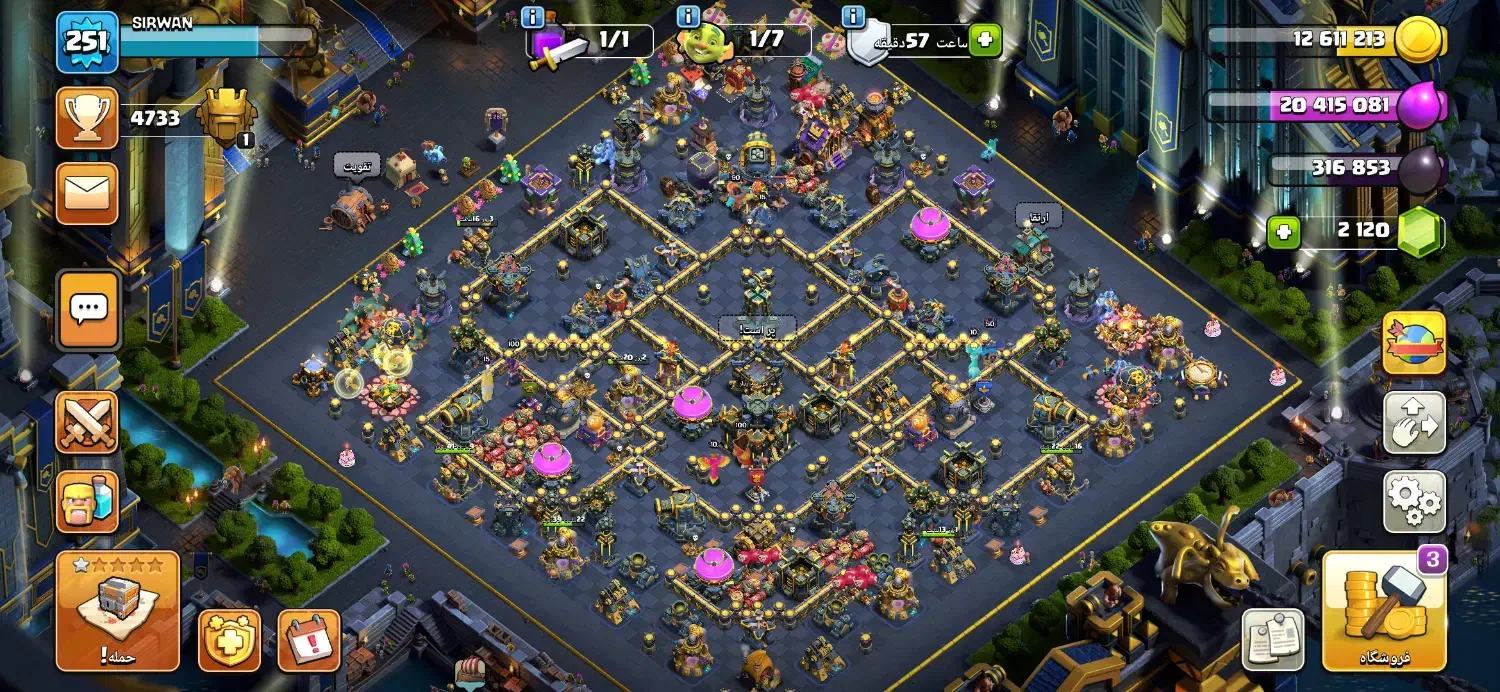Open the mail envelope inbox
The width and height of the screenshot is (1500, 692).
coord(87,194)
